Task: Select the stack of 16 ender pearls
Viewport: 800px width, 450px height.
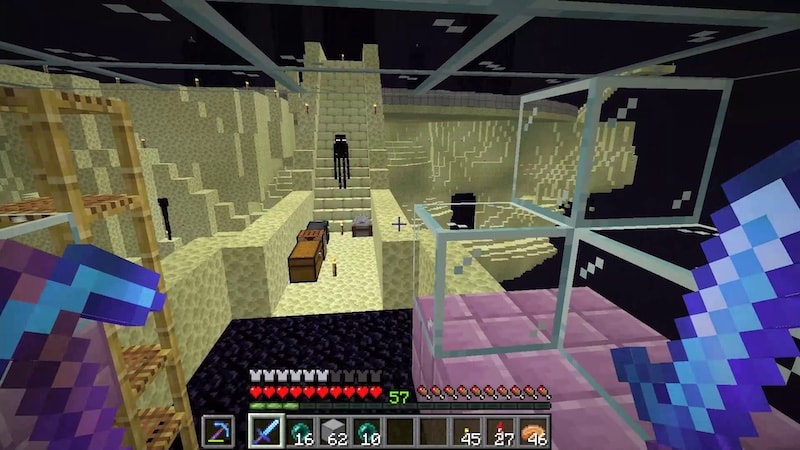Action: coord(301,432)
